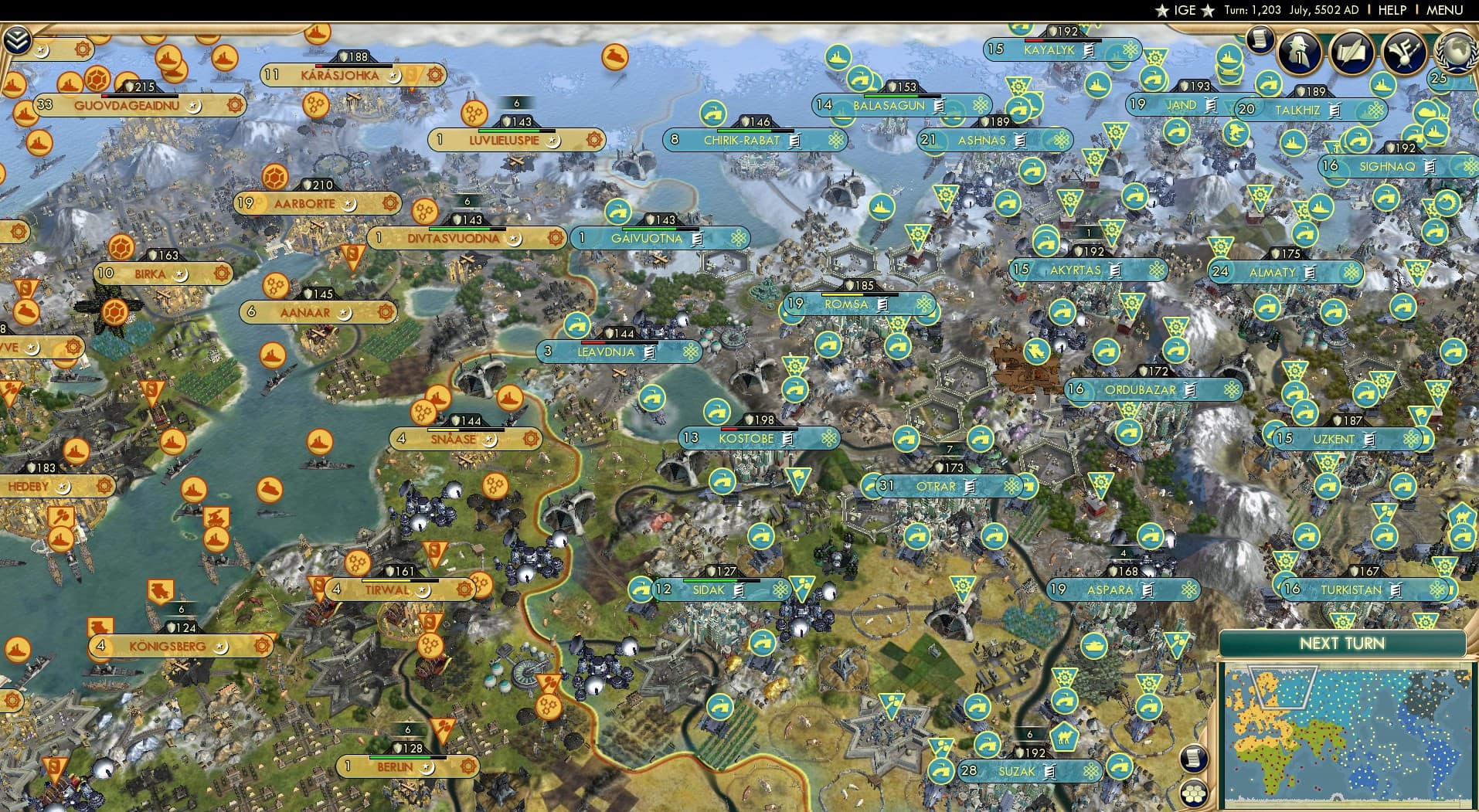The image size is (1479, 812).
Task: Select the camel caravan icon above Suzak
Action: tap(1065, 738)
